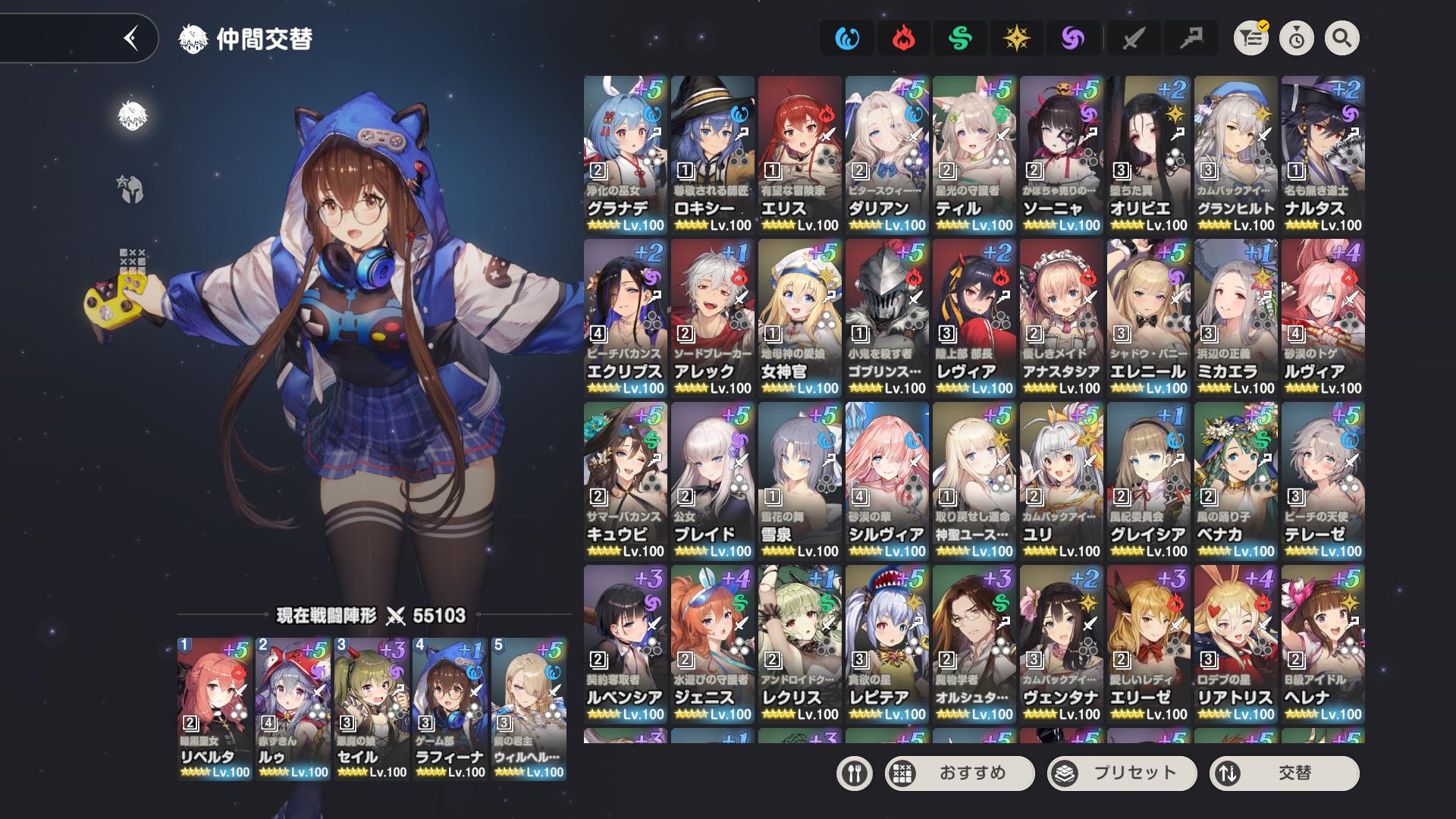
Task: Select リベルタ in formation slot 1
Action: pos(215,708)
